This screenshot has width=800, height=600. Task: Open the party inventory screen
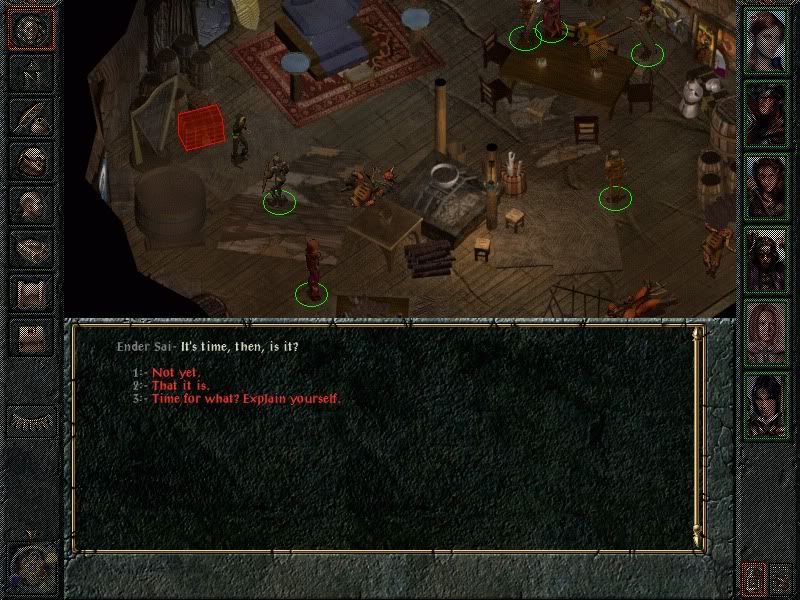click(31, 160)
